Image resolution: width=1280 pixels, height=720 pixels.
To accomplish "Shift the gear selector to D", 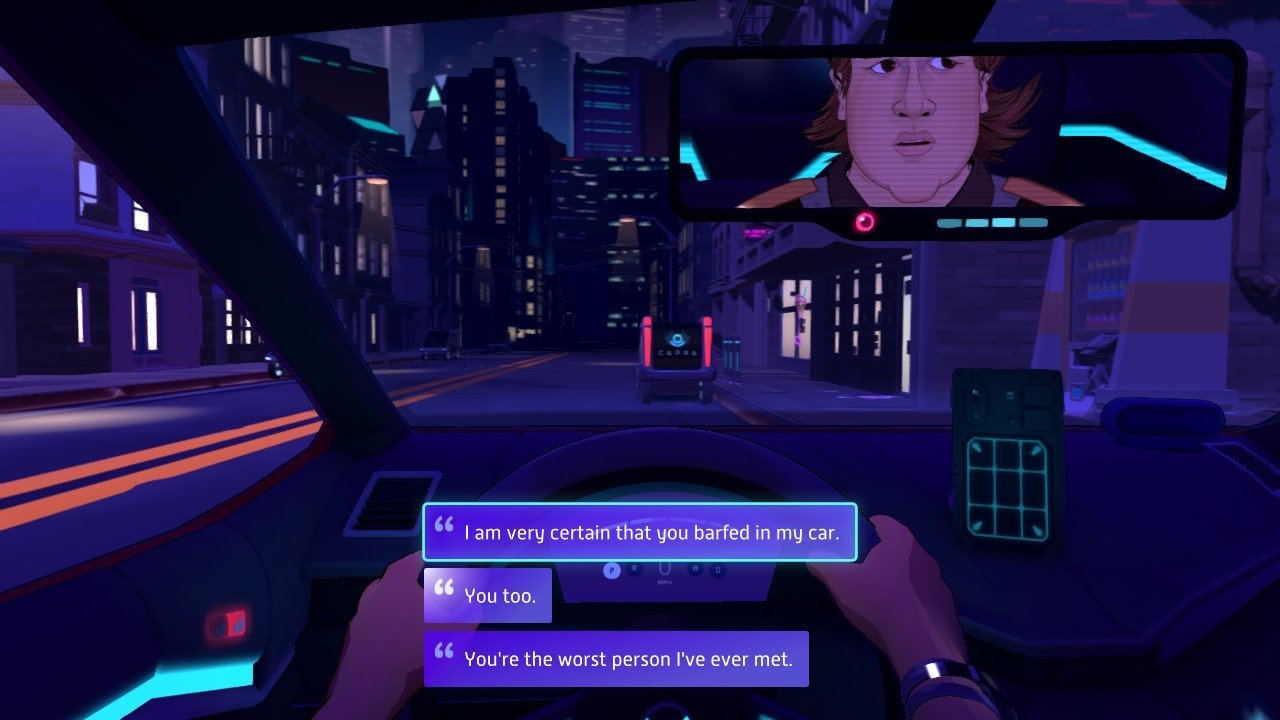I will tap(718, 569).
